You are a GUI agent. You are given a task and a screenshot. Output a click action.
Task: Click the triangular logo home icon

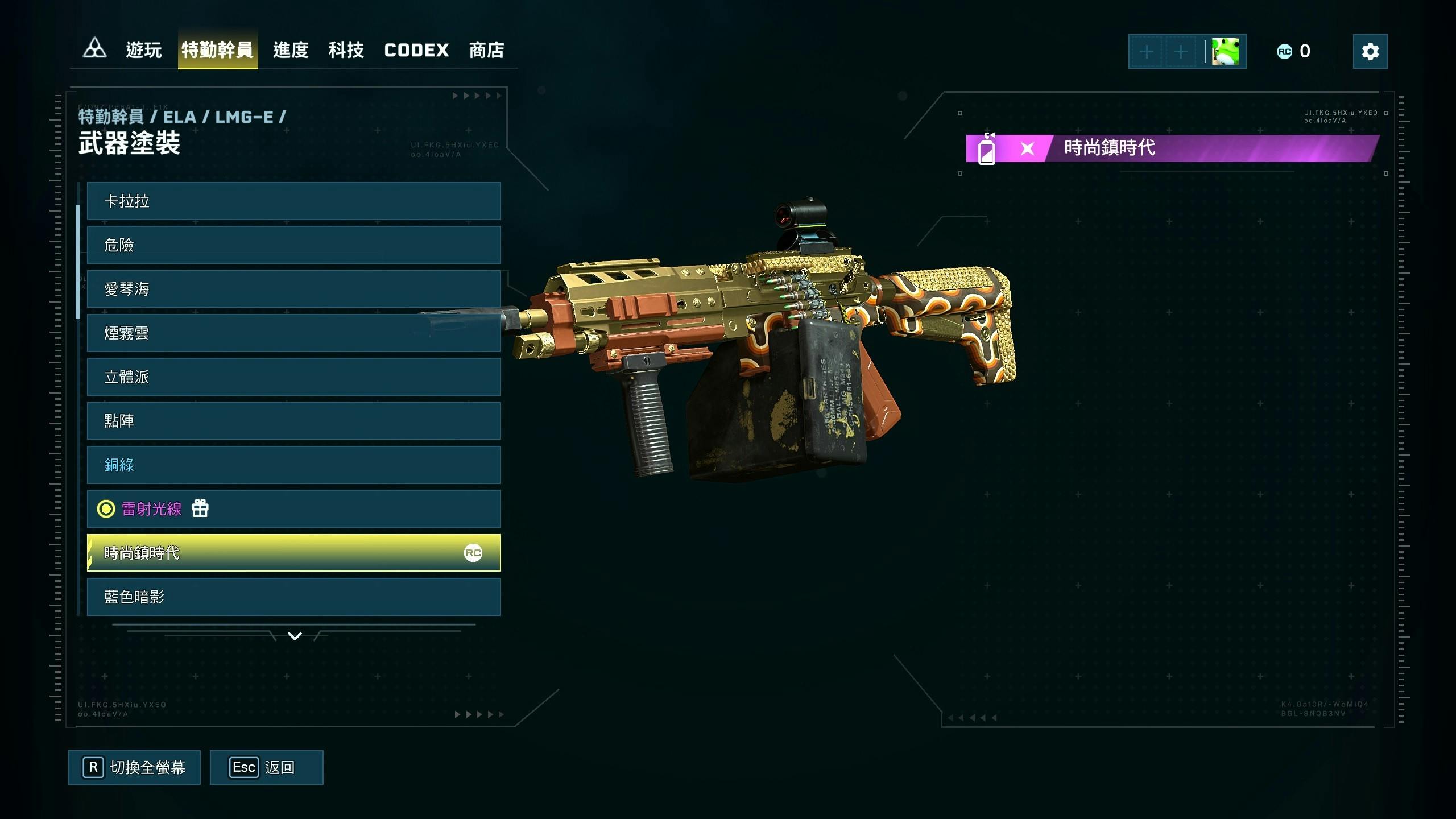[94, 49]
